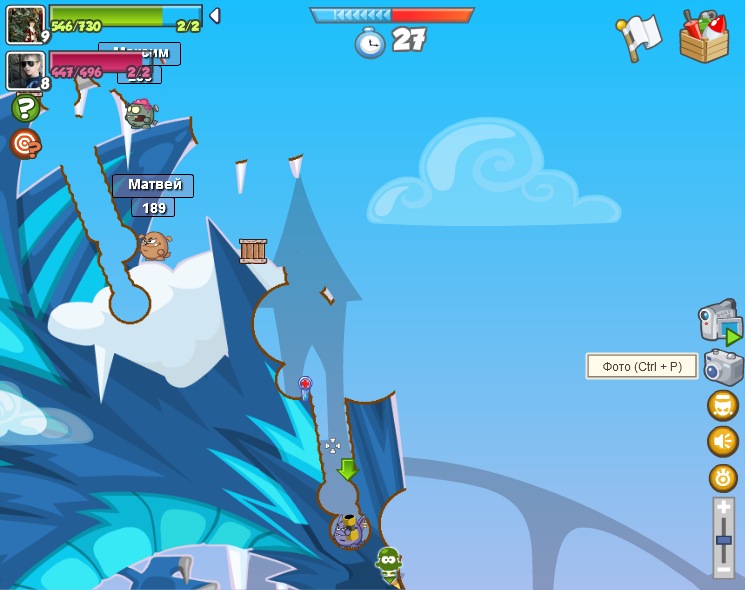Open the orange target hint button
The image size is (745, 590).
[x=25, y=144]
